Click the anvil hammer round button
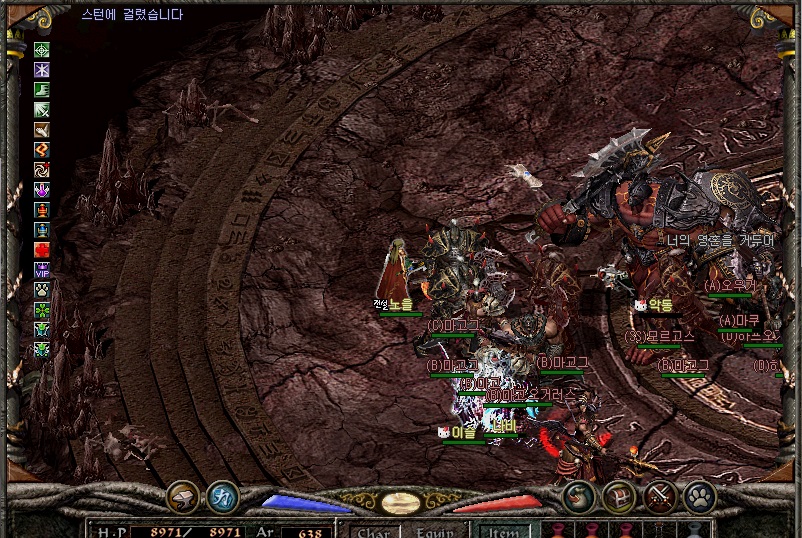Screen dimensions: 802x538 183,495
